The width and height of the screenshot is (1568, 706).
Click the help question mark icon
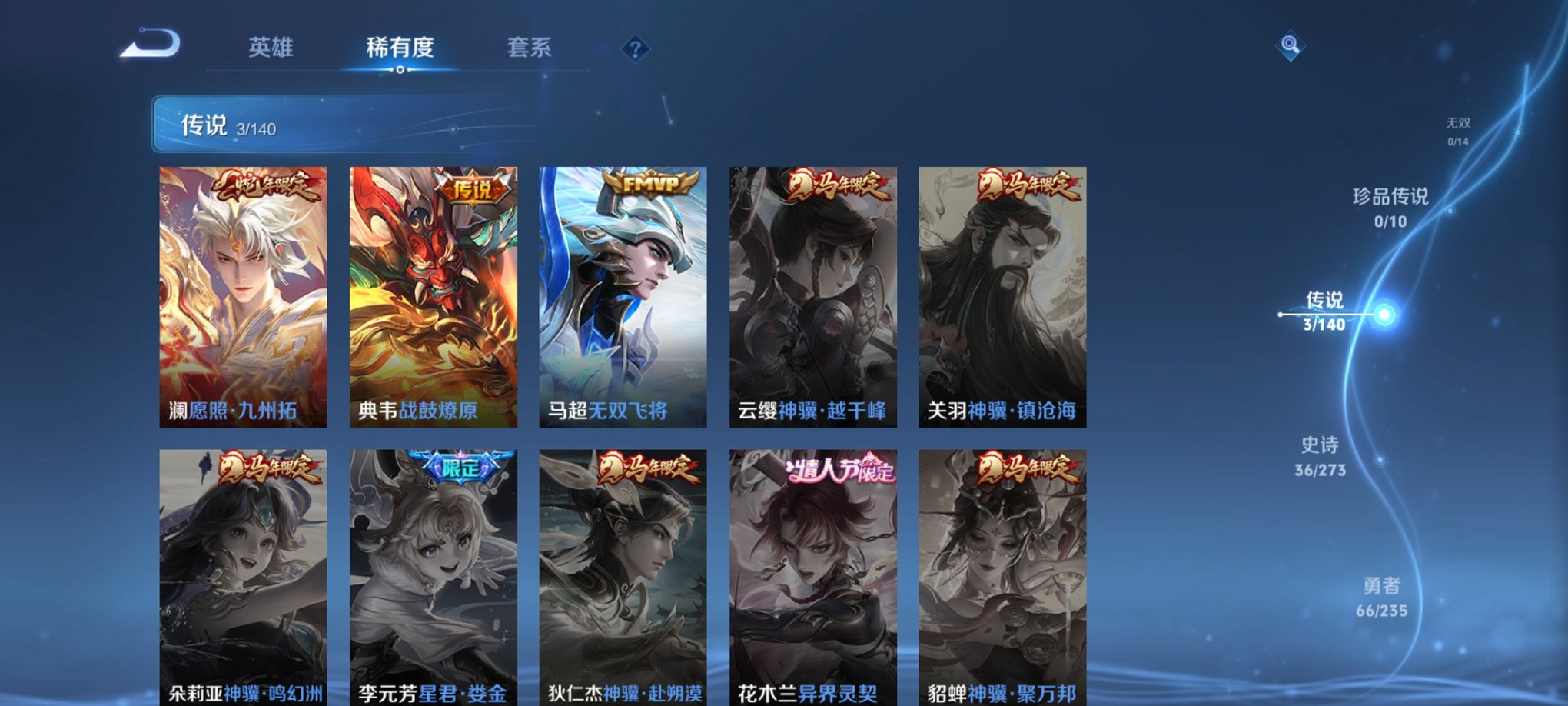[635, 48]
